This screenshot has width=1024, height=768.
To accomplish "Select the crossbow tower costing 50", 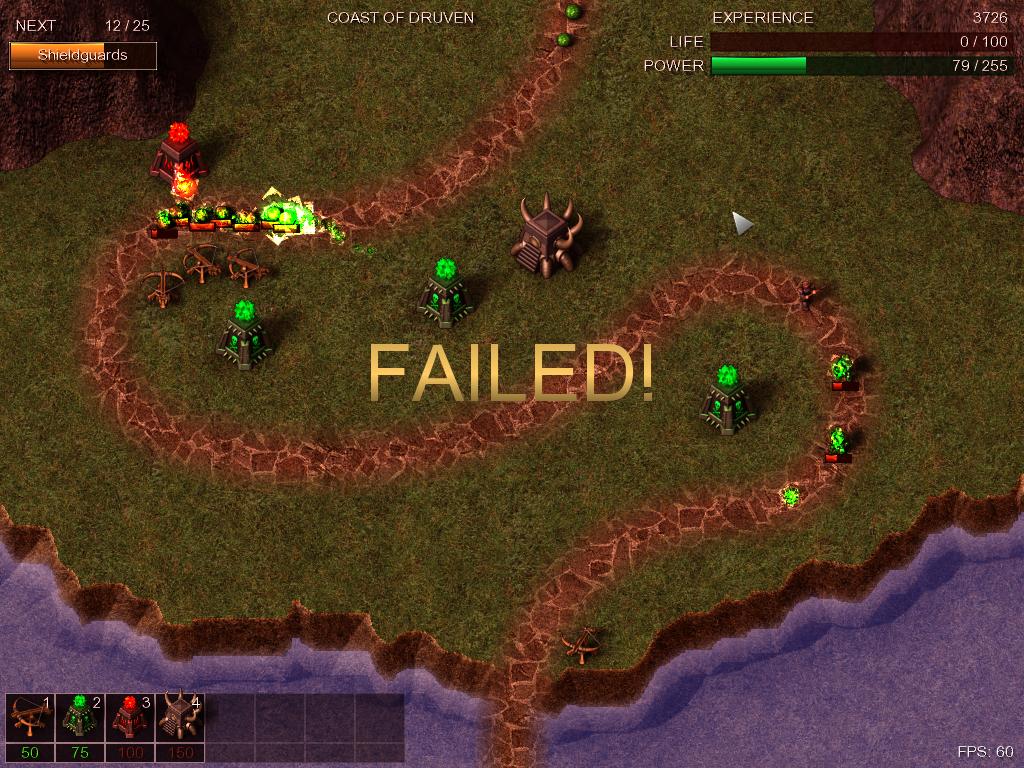I will tap(30, 718).
